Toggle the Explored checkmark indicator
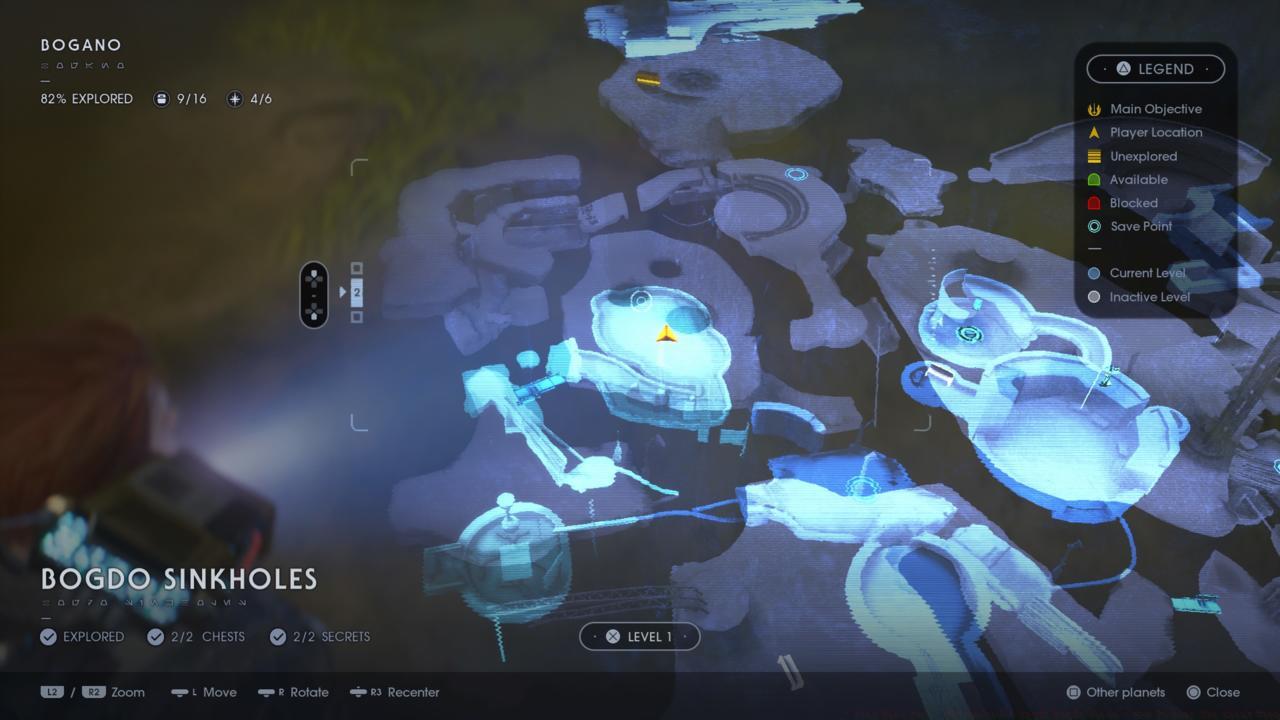Image resolution: width=1280 pixels, height=720 pixels. [x=49, y=636]
